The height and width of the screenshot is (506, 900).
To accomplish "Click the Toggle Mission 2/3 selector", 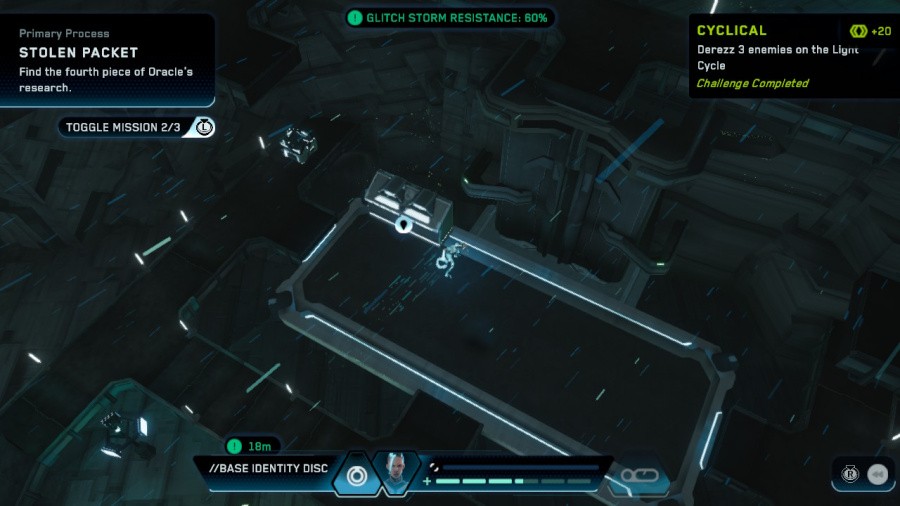I will [135, 127].
